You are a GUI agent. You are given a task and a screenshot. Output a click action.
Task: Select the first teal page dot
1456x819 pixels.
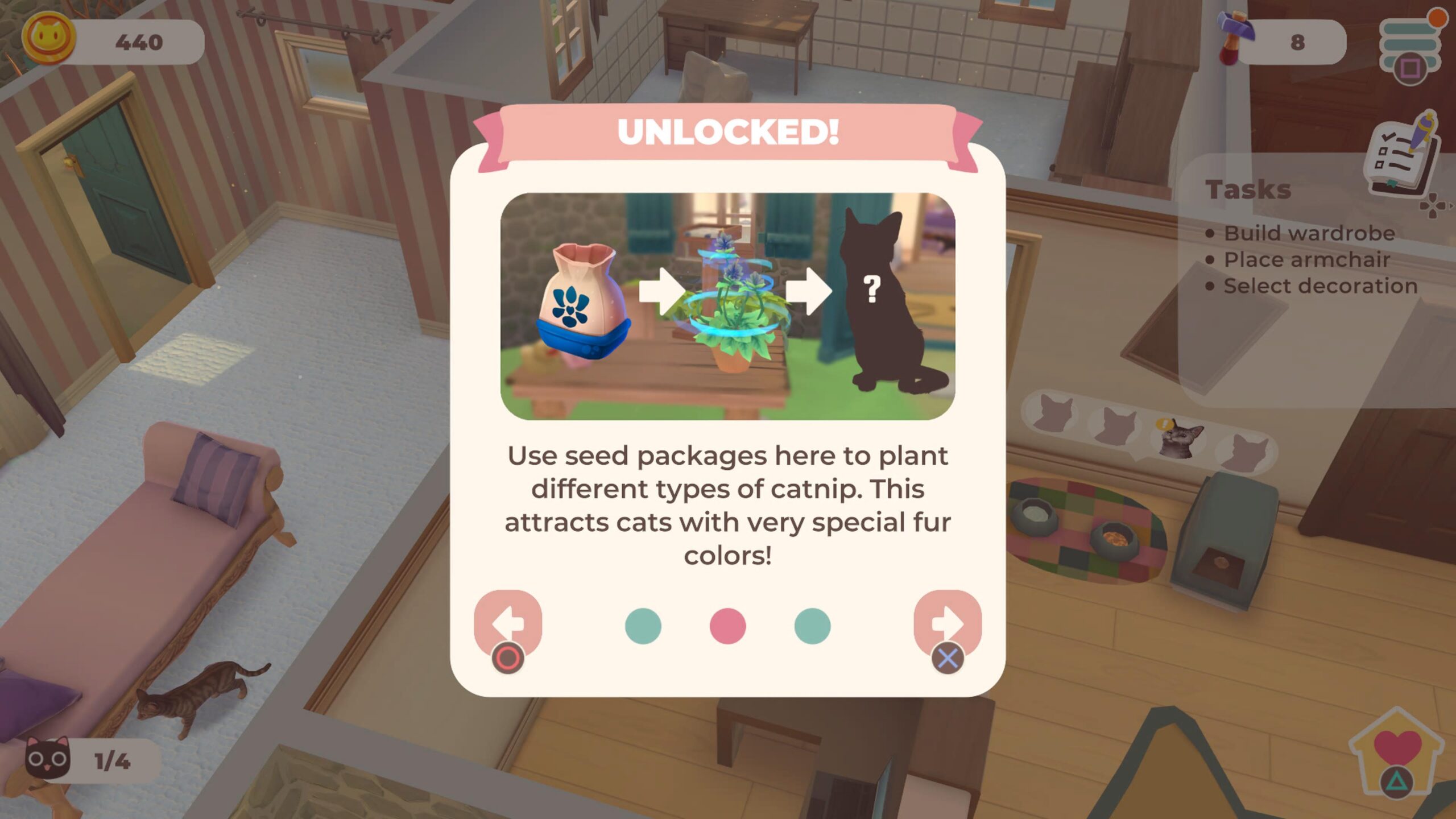point(643,626)
